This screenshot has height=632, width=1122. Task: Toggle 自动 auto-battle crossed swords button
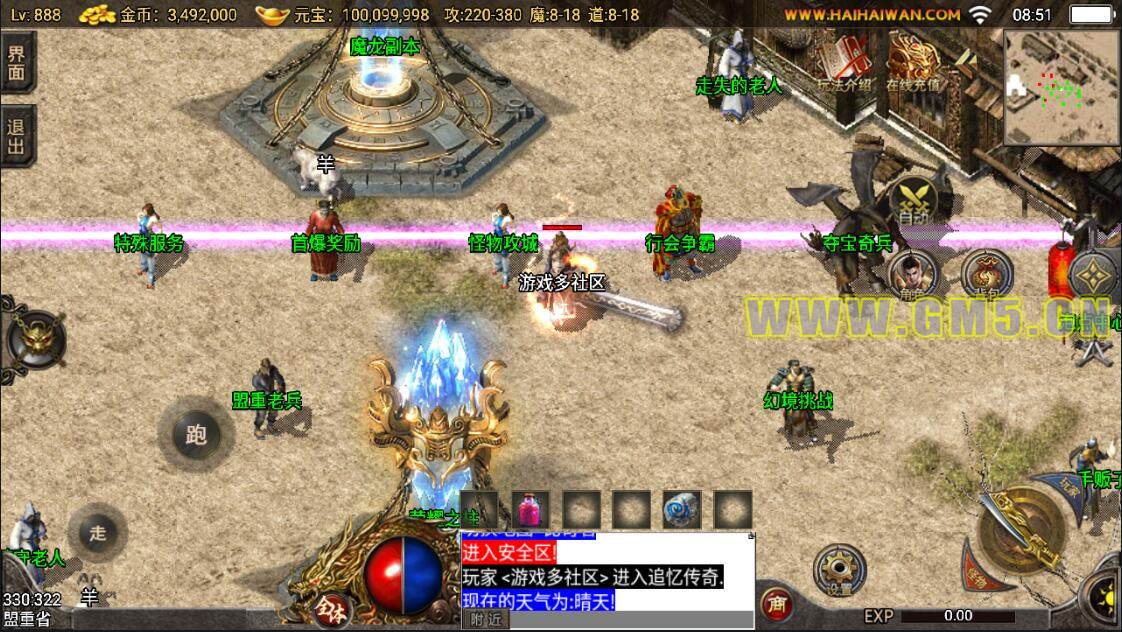click(913, 197)
